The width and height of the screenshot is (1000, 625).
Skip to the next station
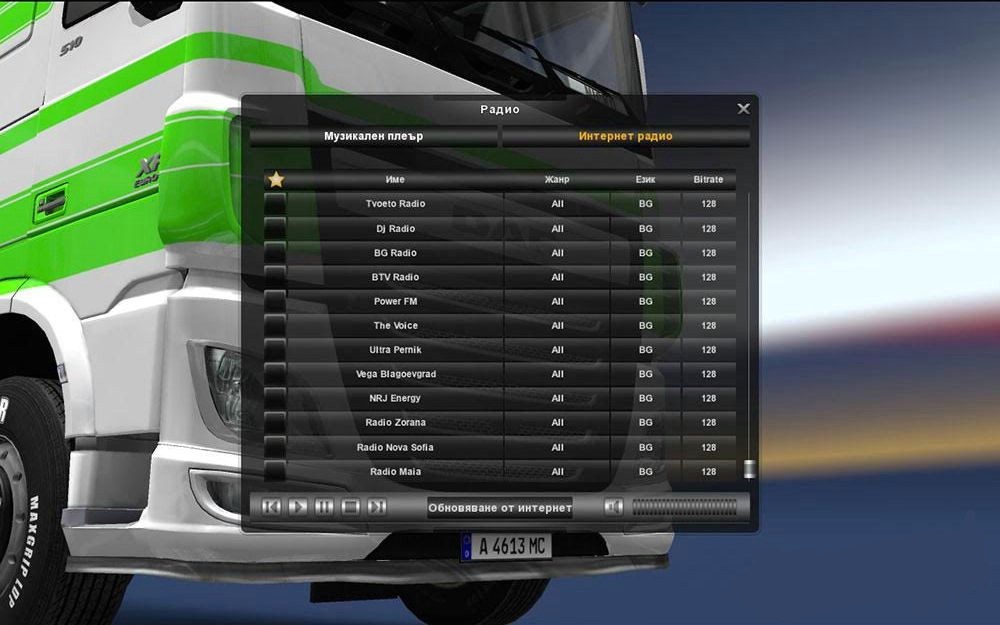point(376,507)
